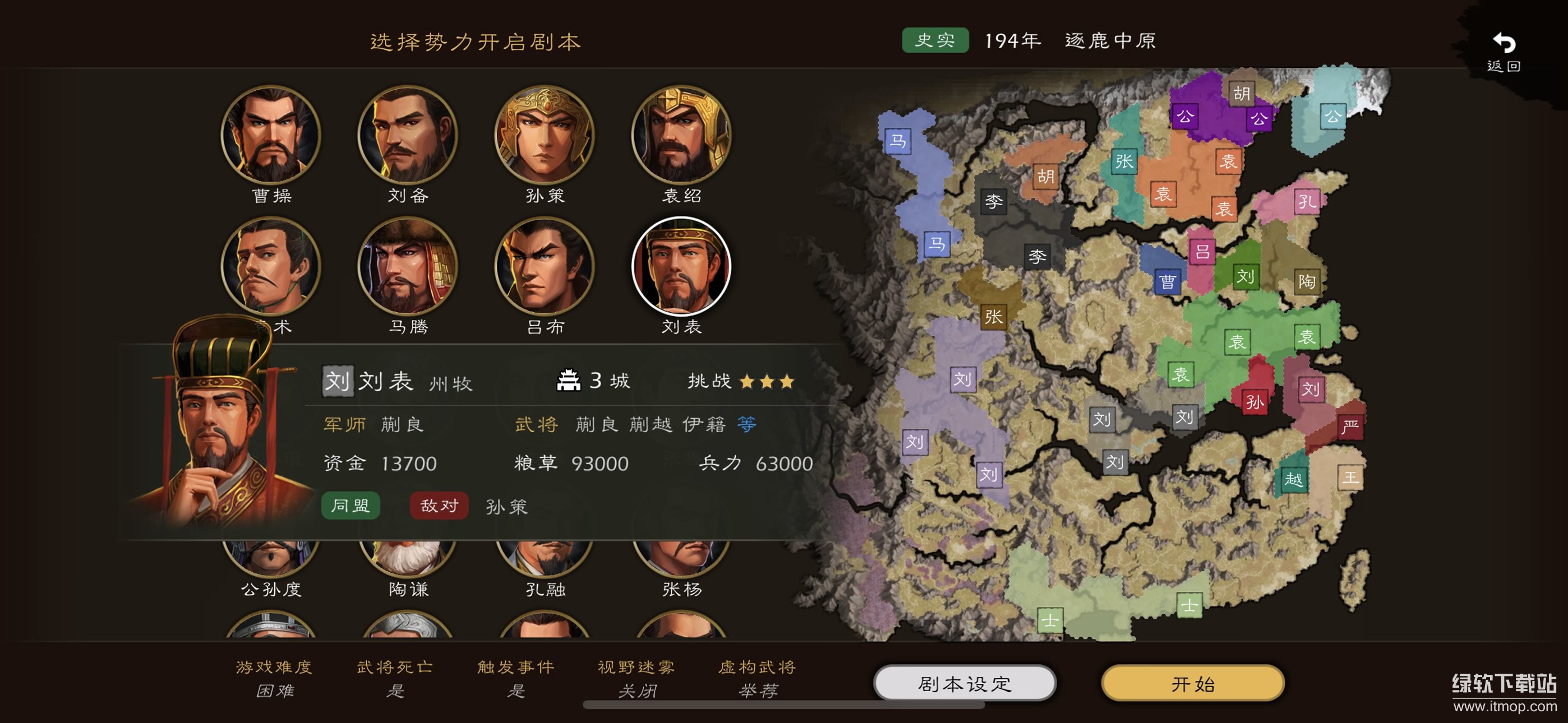Click the challenge star rating
This screenshot has height=723, width=1568.
tap(768, 381)
